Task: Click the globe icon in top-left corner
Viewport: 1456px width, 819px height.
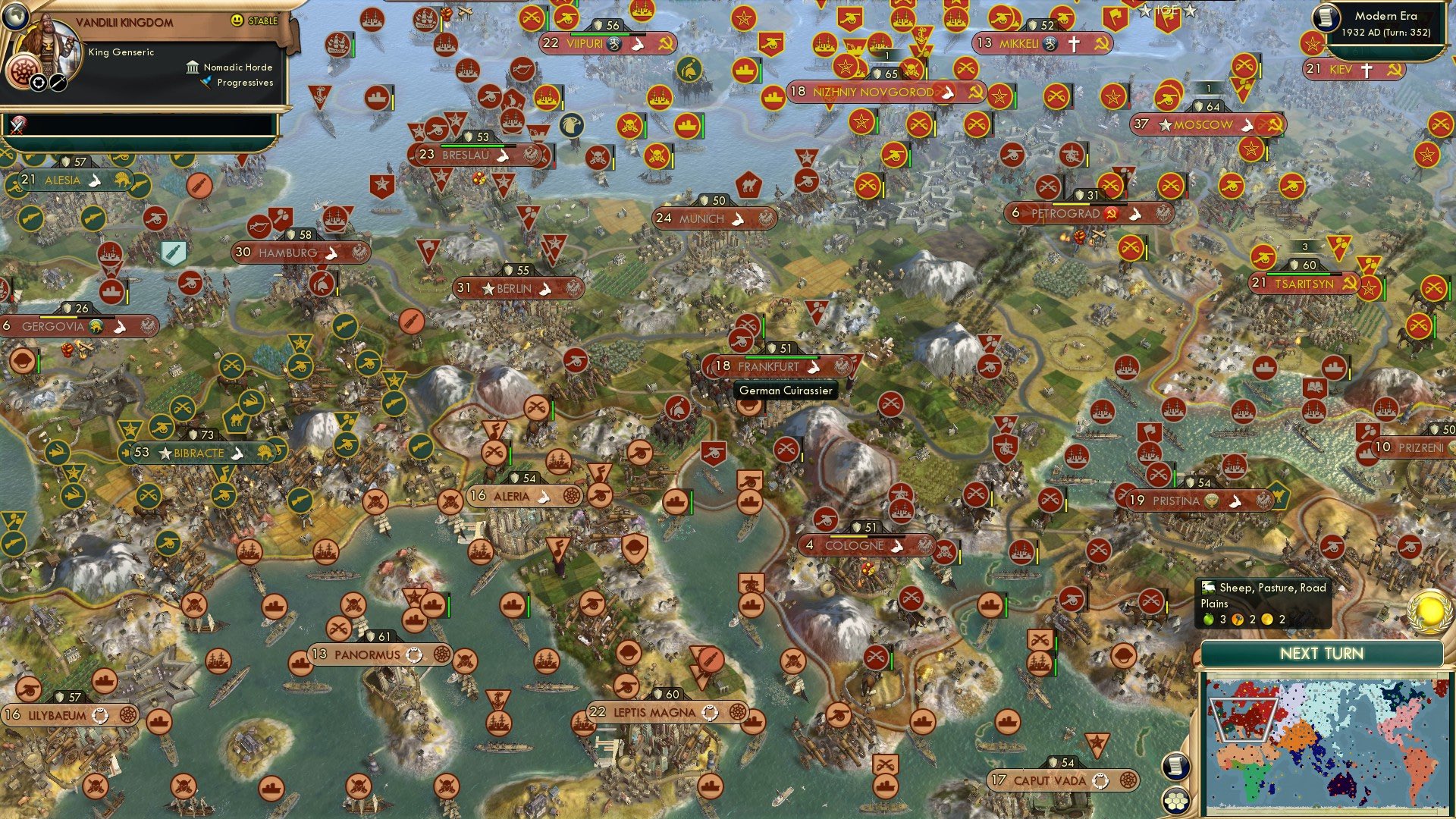Action: point(17,18)
